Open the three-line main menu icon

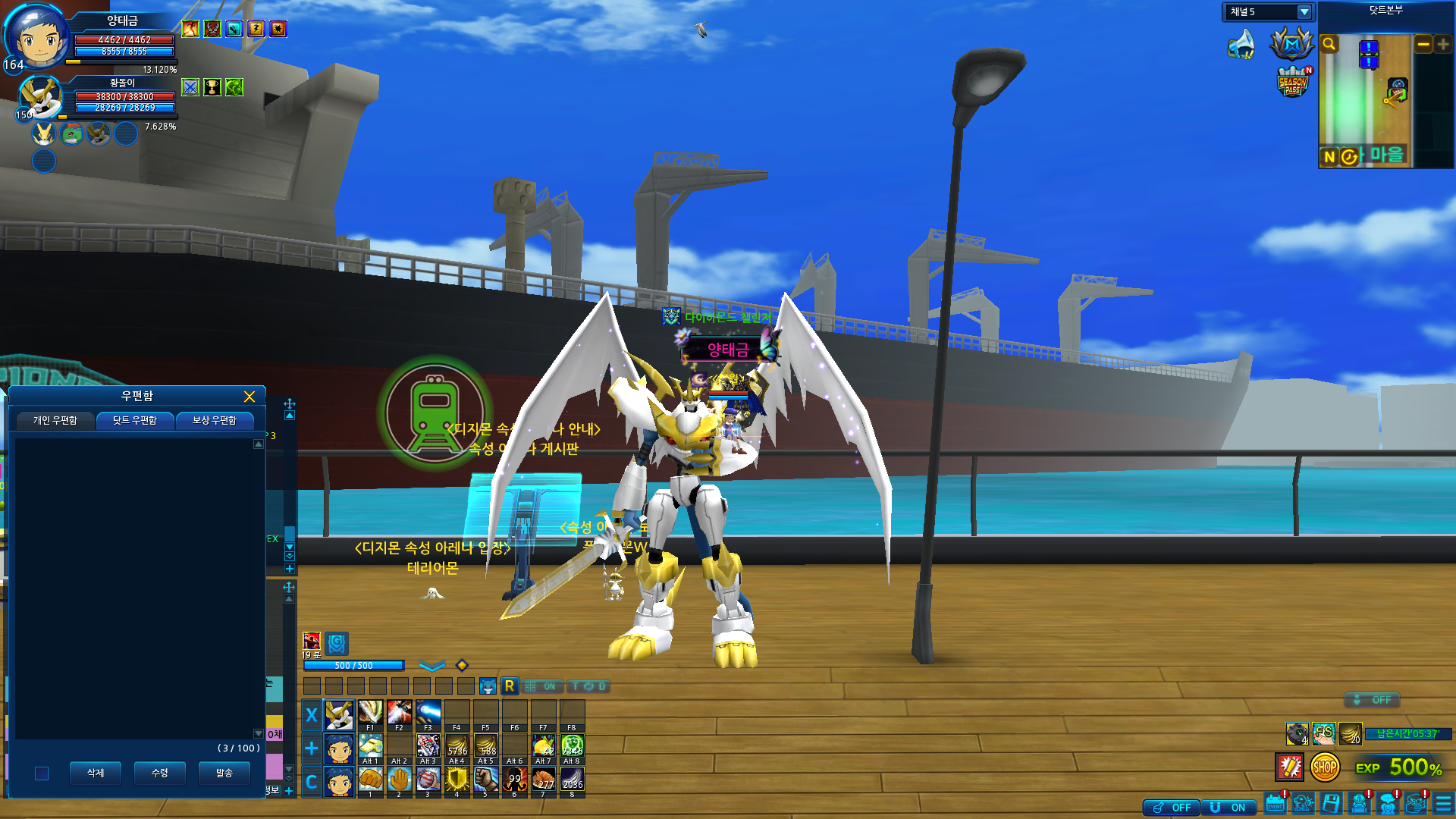click(x=1444, y=803)
